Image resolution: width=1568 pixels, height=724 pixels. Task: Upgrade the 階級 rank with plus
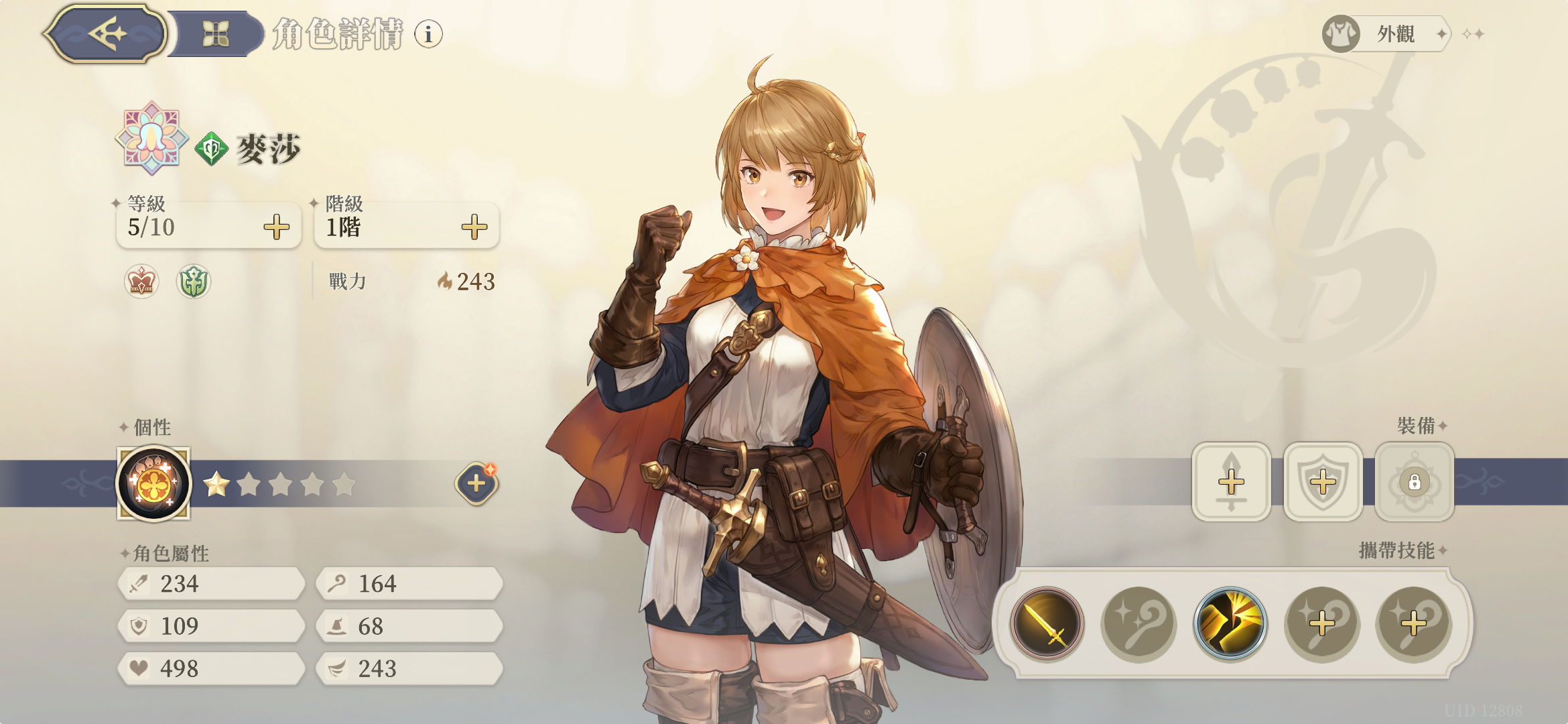tap(474, 227)
